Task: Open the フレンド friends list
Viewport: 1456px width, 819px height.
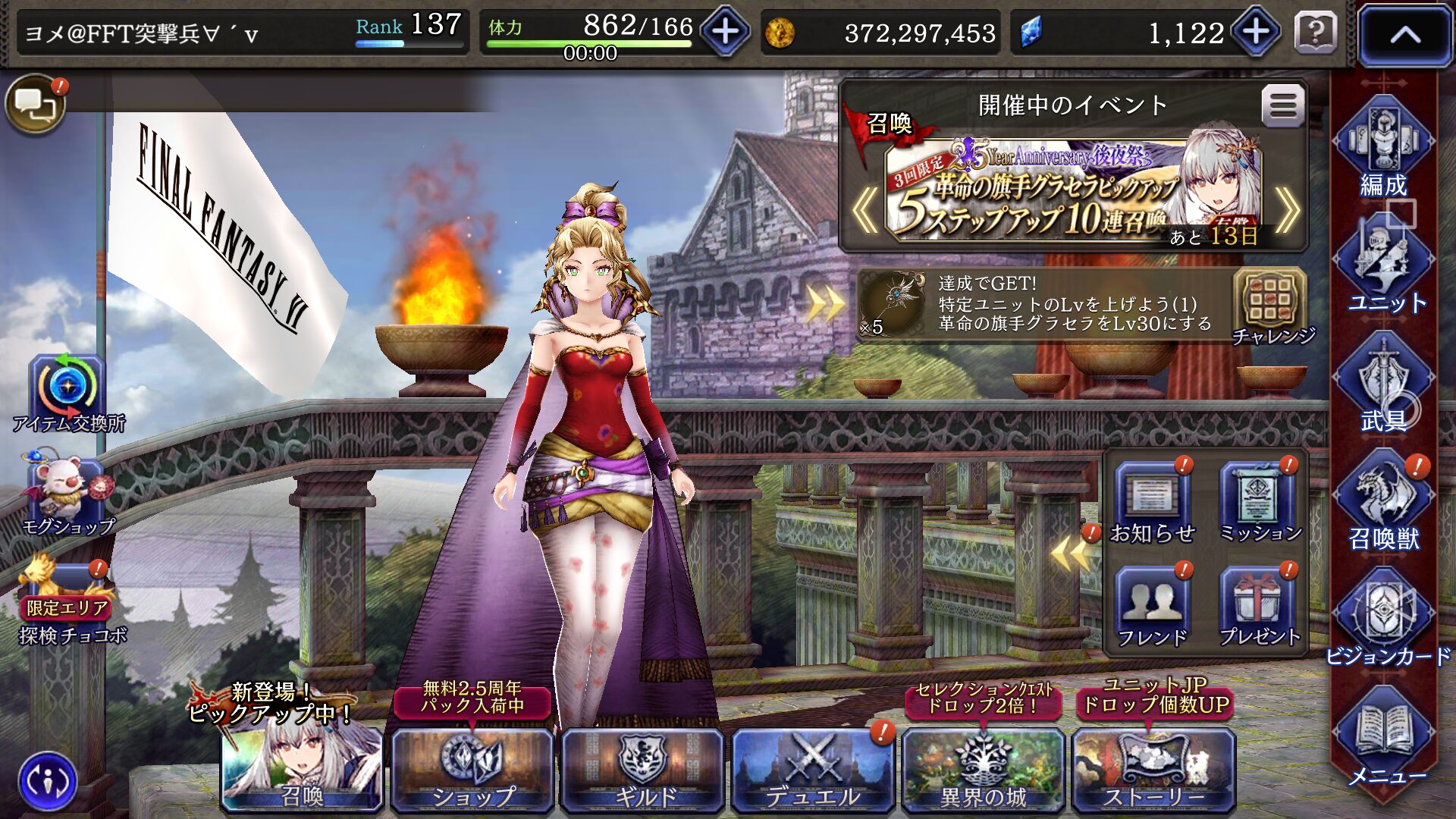Action: pos(1152,607)
